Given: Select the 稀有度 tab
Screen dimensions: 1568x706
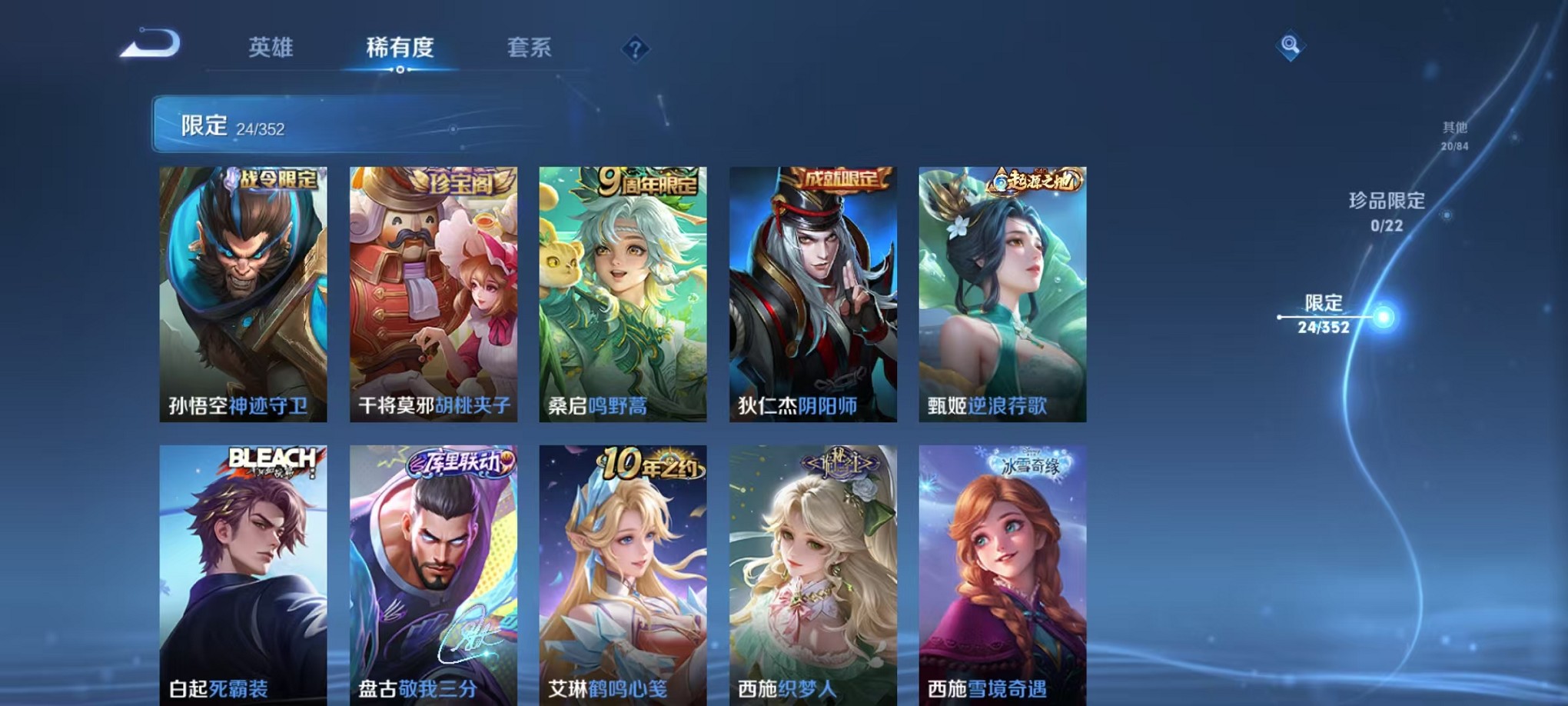Looking at the screenshot, I should click(x=400, y=48).
